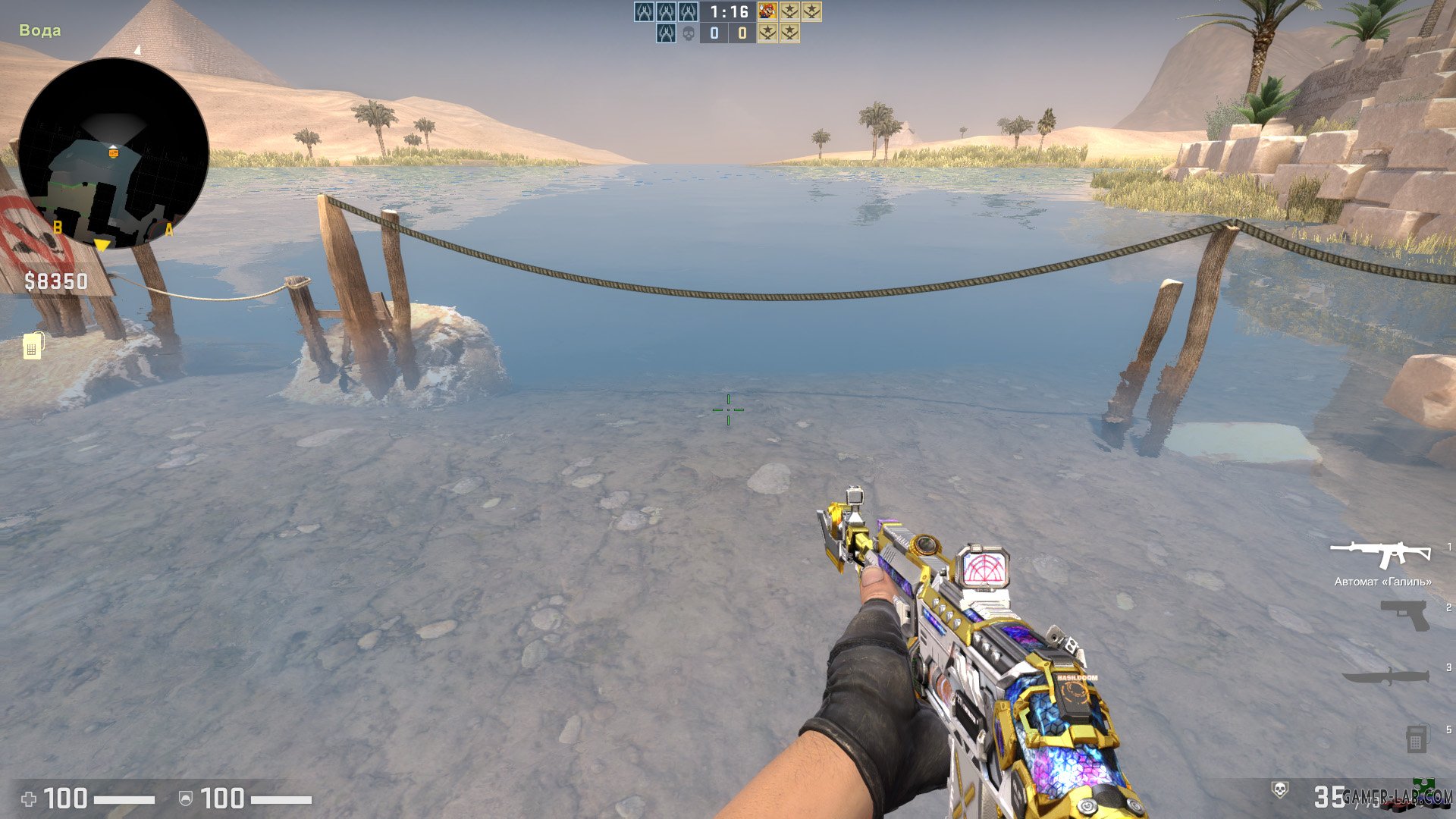This screenshot has height=819, width=1456.
Task: Expand the minimap in the top left corner
Action: pos(114,152)
